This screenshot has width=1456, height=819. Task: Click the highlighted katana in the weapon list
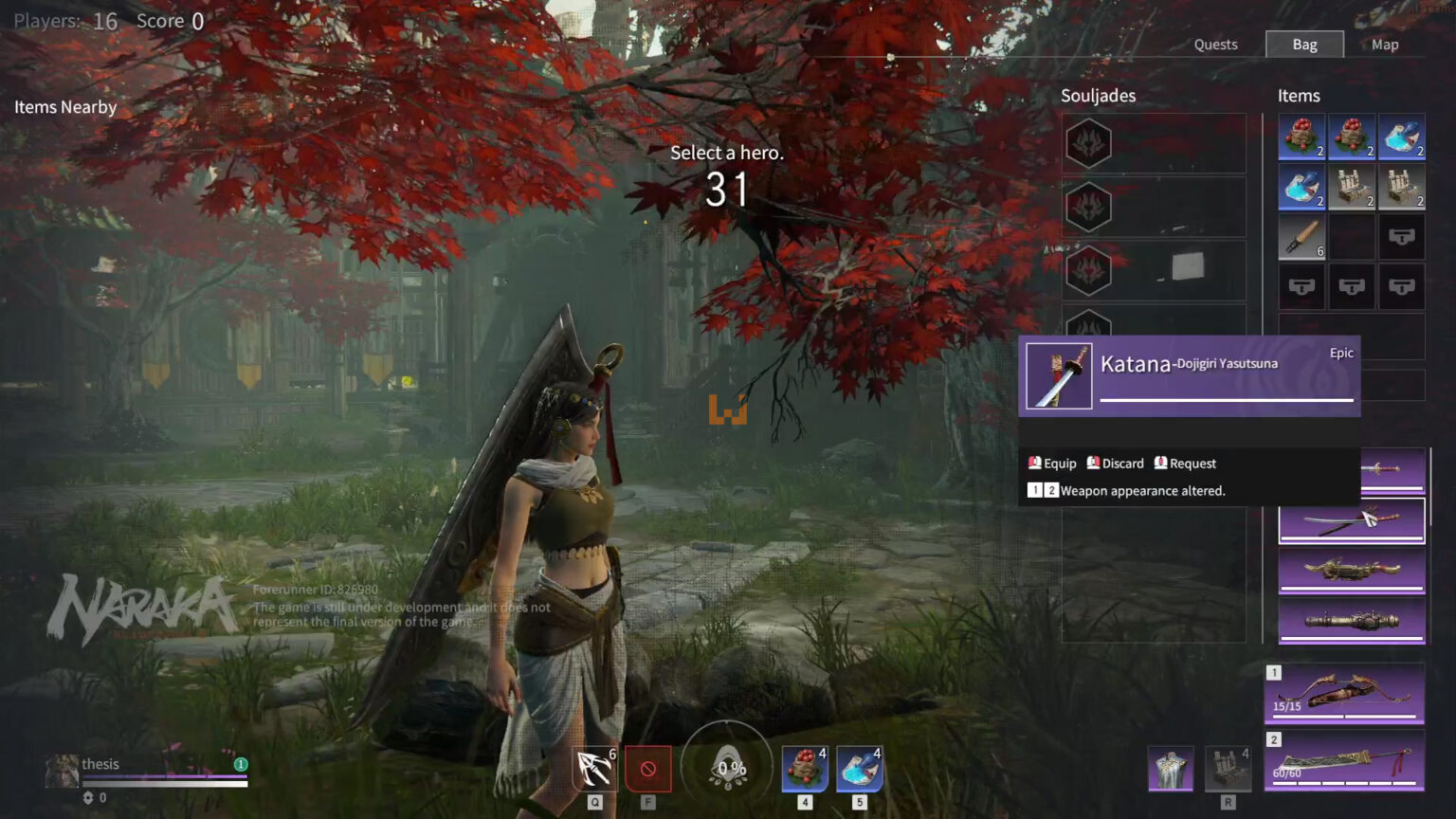1351,519
